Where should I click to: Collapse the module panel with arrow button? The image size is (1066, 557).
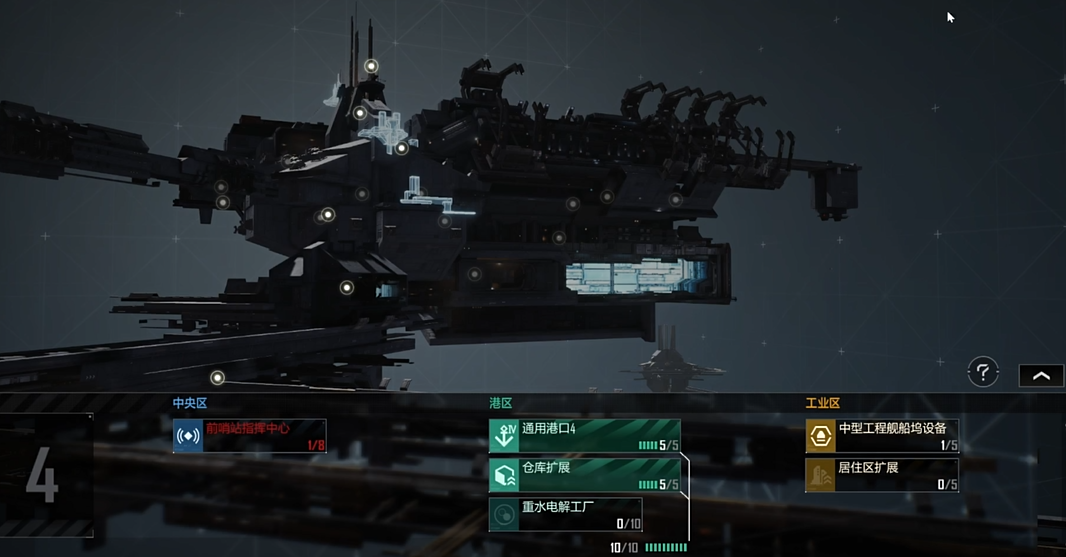click(x=1041, y=375)
